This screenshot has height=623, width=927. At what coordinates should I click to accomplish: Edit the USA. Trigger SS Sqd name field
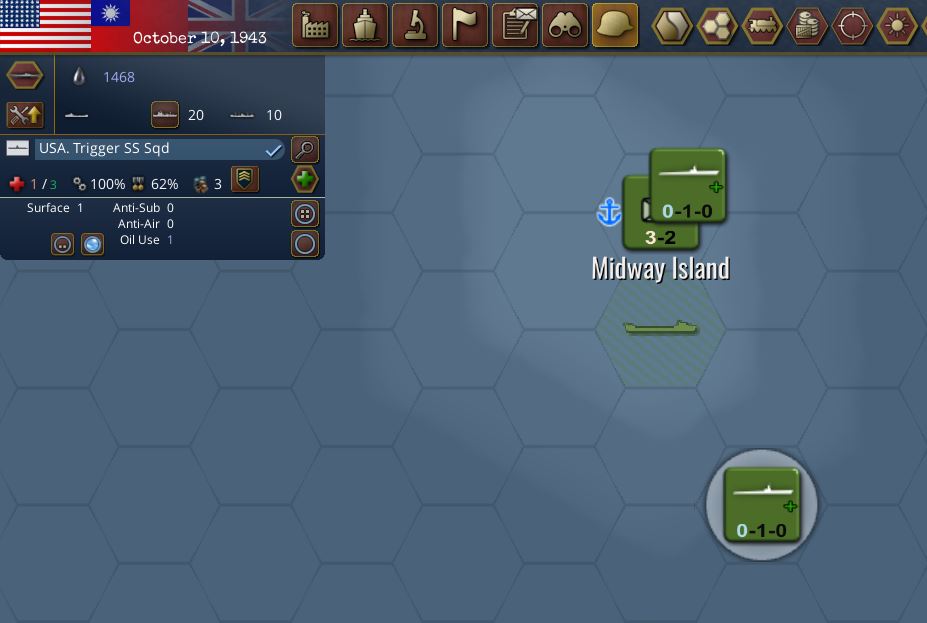click(x=150, y=149)
